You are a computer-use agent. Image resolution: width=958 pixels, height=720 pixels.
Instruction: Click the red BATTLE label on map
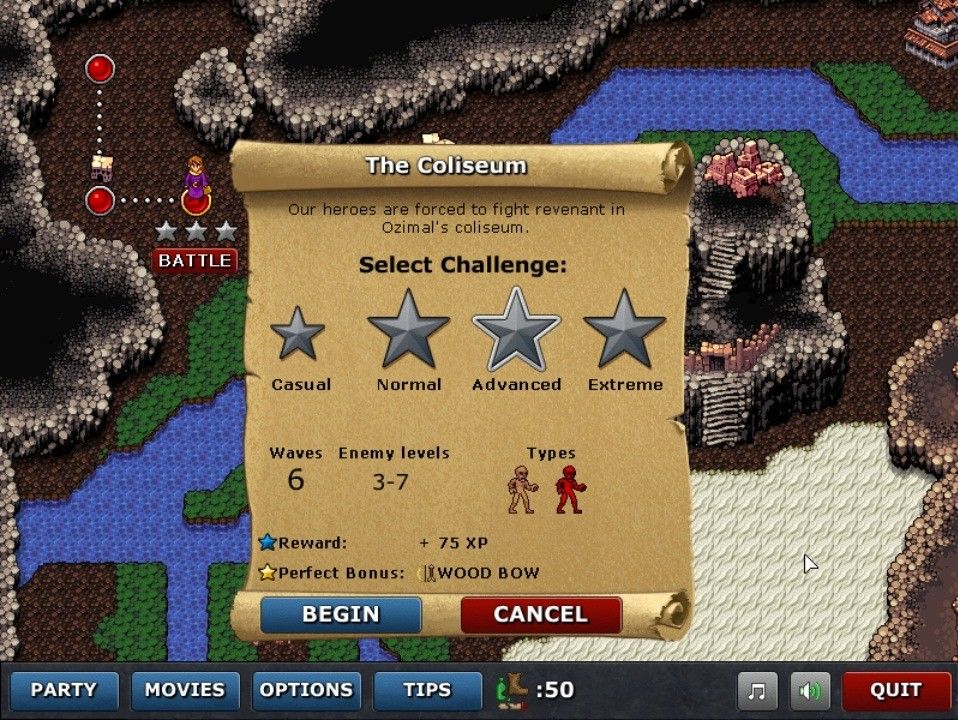coord(195,261)
